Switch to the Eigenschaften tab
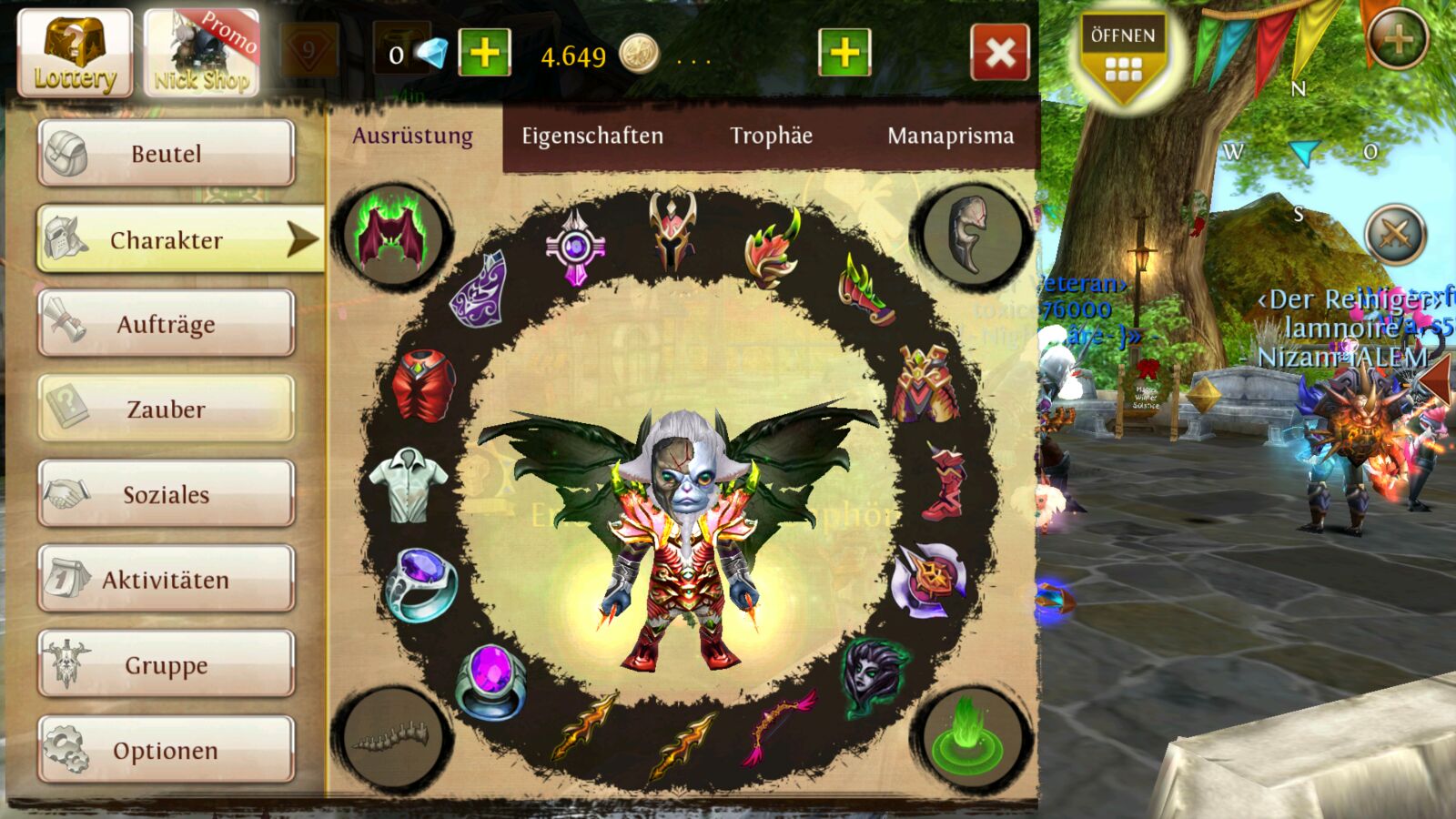 coord(592,136)
